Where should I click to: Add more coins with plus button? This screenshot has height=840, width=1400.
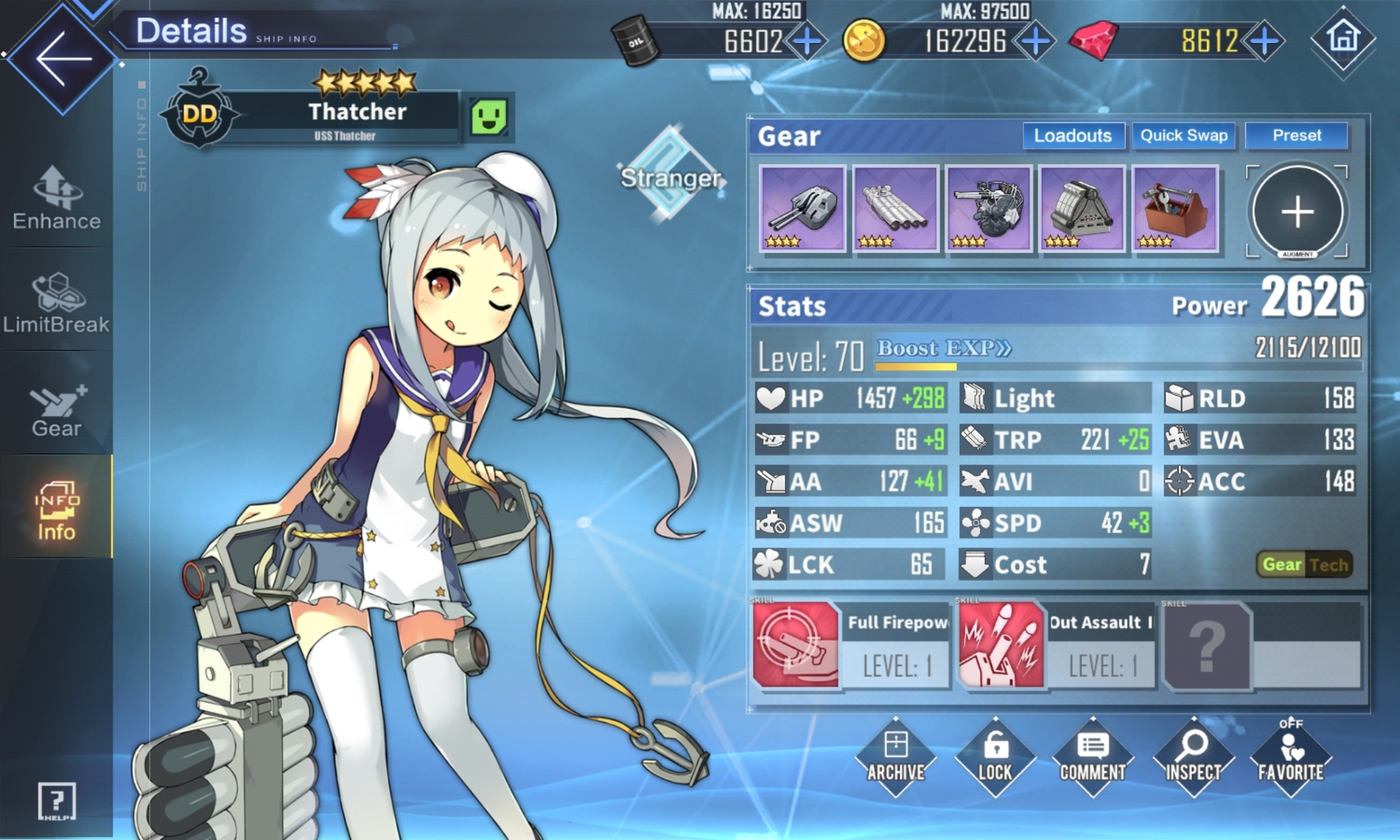click(x=1035, y=42)
